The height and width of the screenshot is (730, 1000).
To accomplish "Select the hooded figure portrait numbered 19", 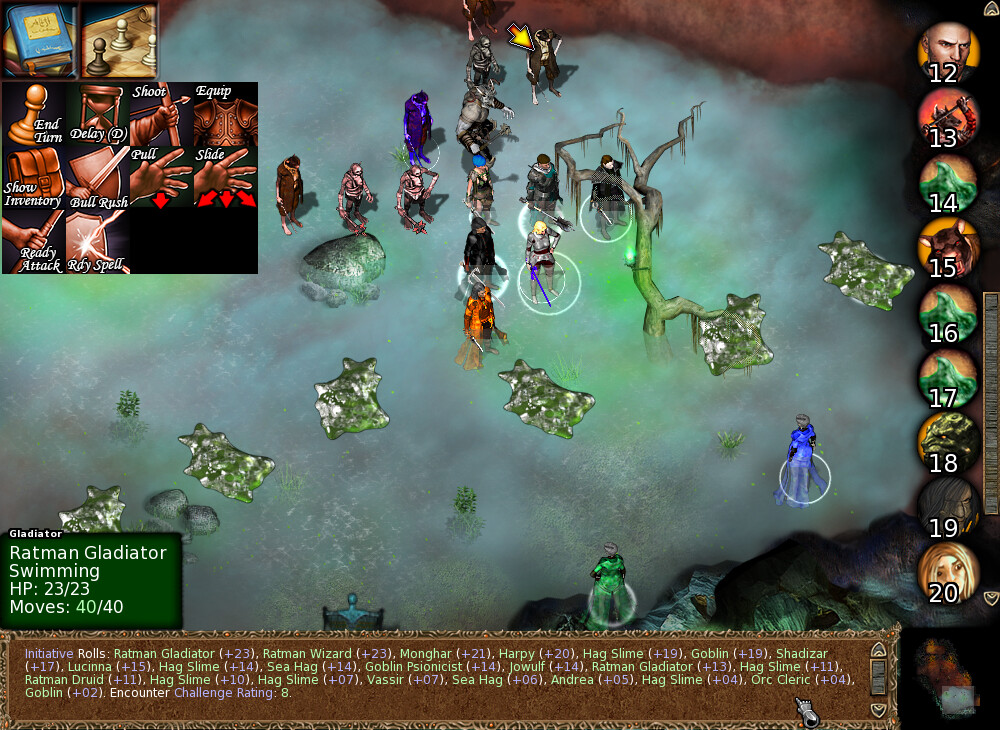I will tap(946, 508).
